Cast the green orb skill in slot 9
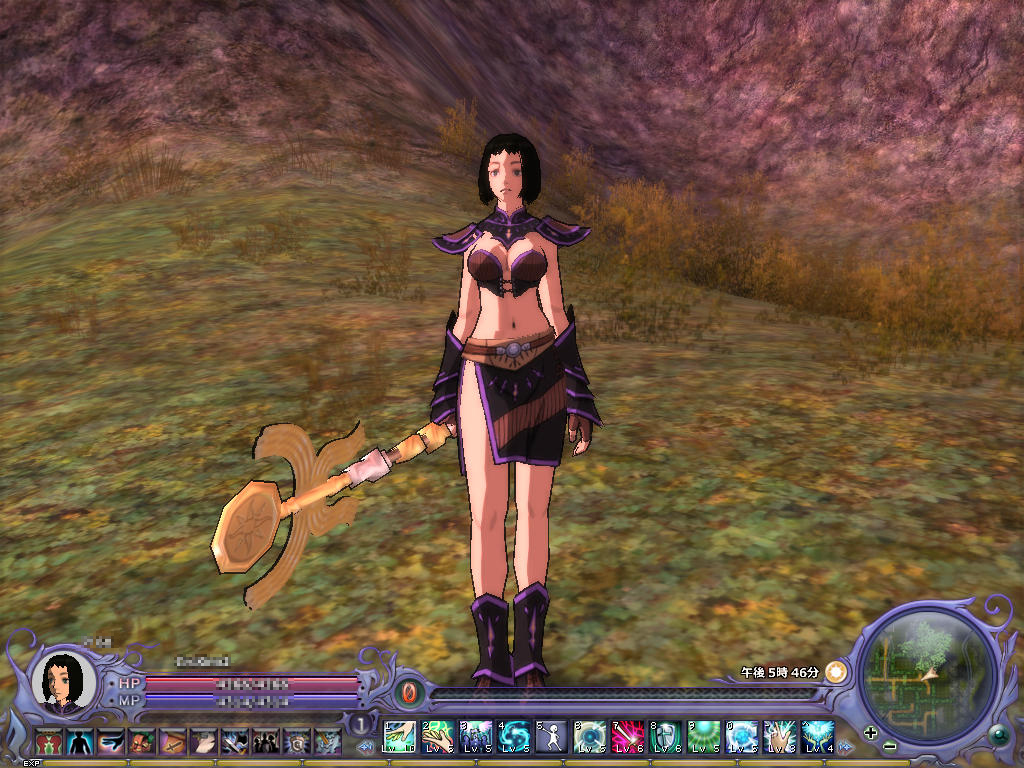The image size is (1024, 768). [703, 736]
